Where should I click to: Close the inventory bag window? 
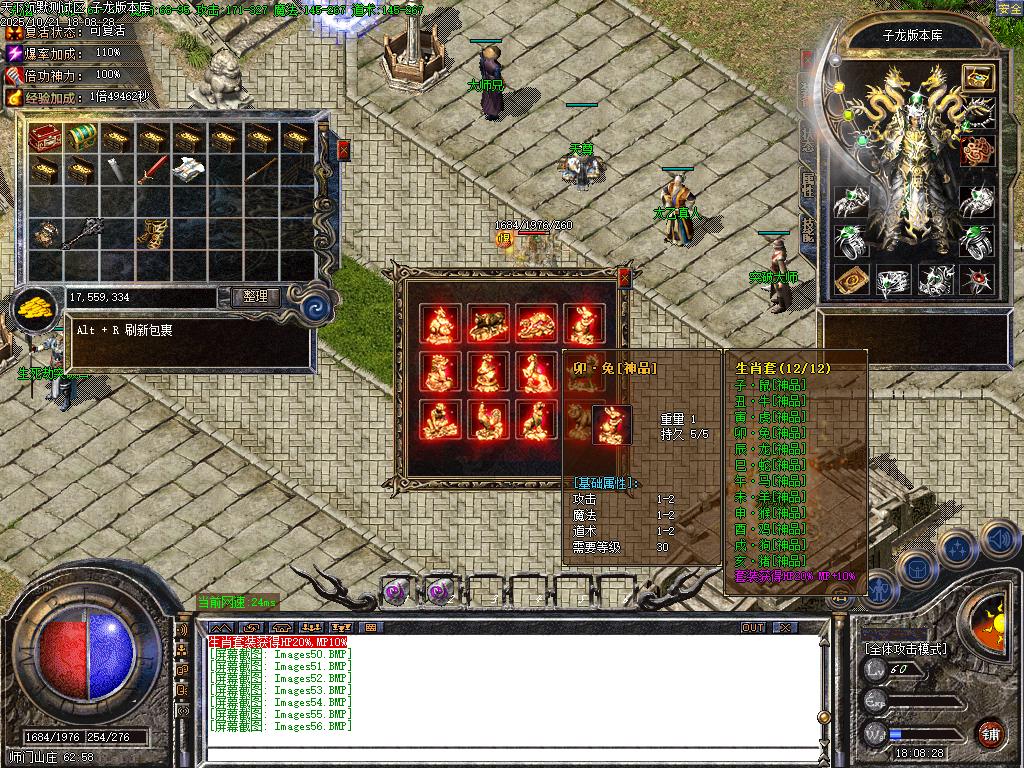[x=344, y=150]
